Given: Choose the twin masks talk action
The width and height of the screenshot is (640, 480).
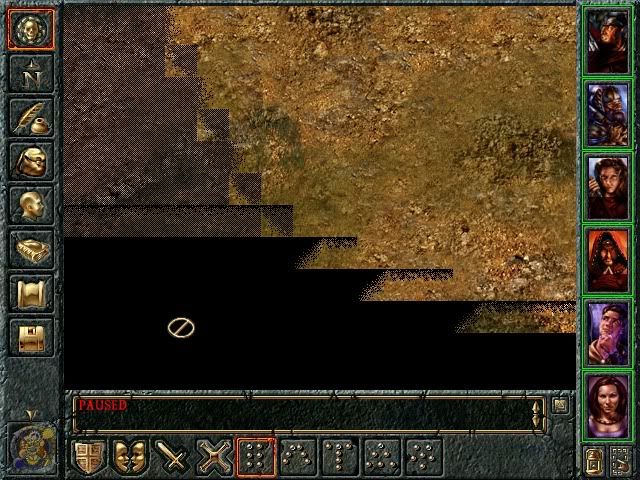Looking at the screenshot, I should pyautogui.click(x=132, y=457).
